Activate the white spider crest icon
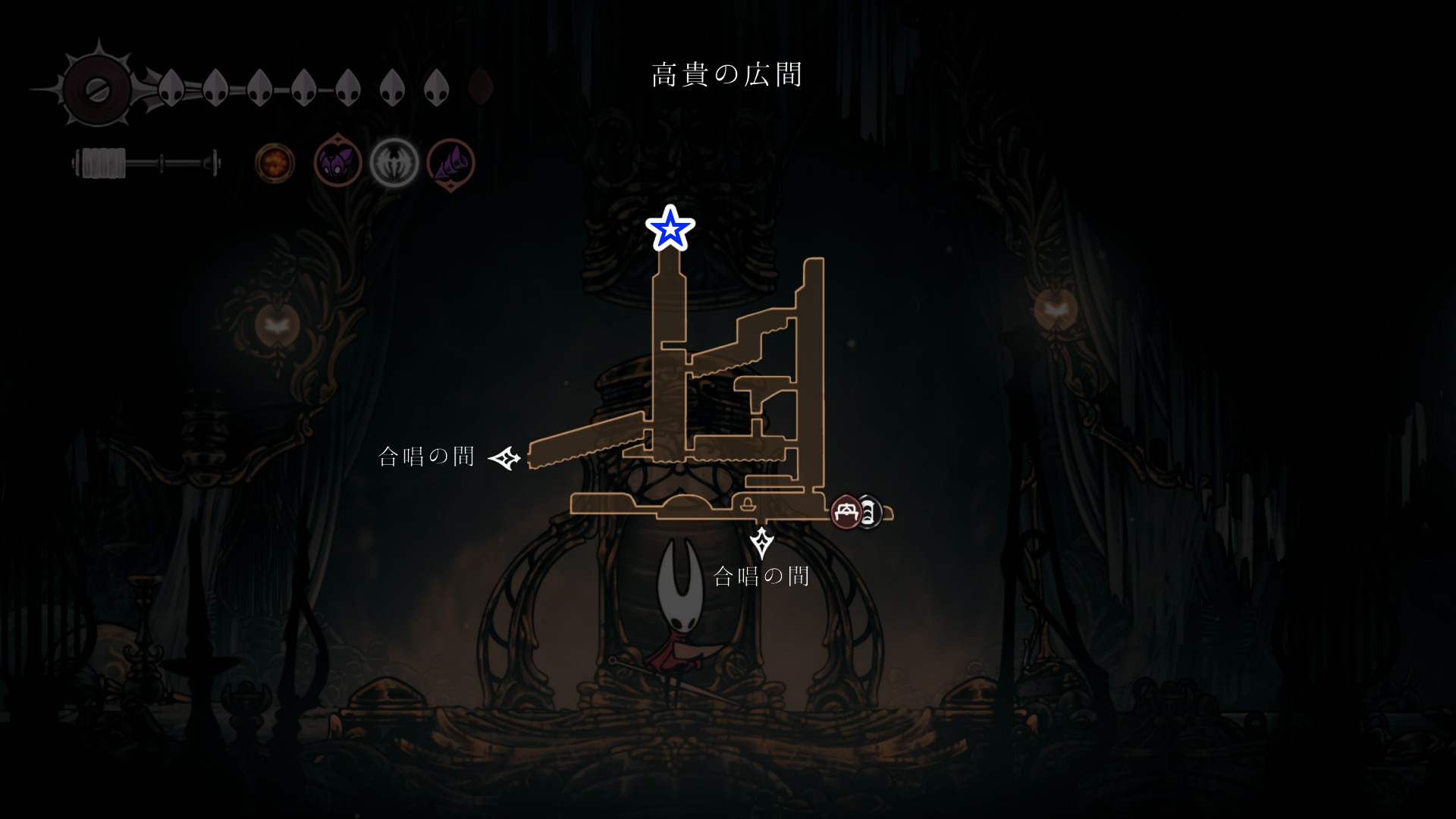 point(394,163)
